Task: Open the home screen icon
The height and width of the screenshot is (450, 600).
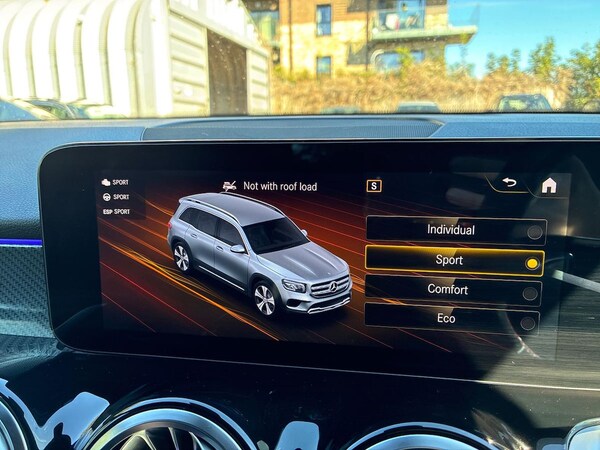Action: click(549, 185)
